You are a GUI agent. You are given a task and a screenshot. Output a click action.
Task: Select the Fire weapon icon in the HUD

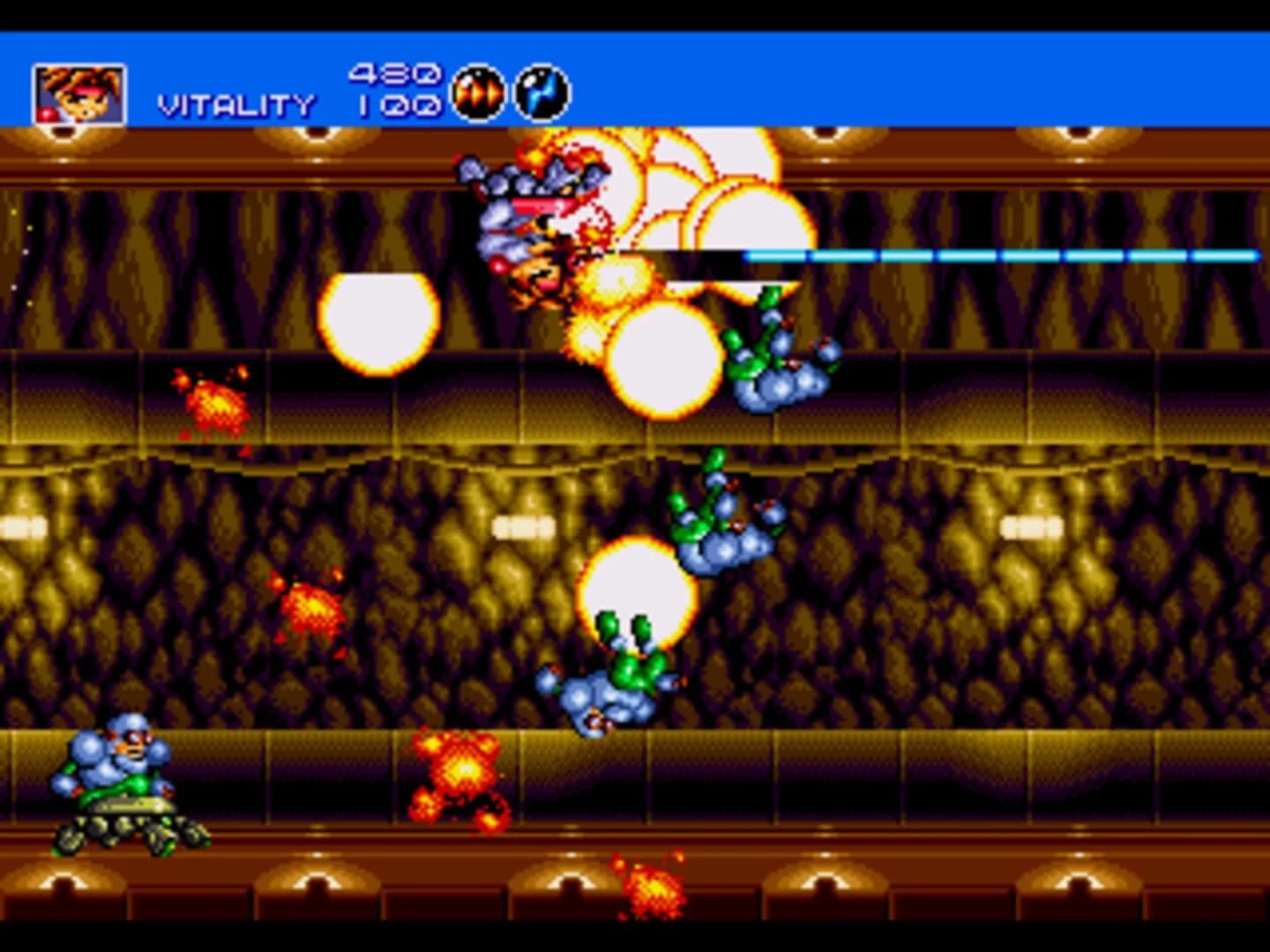(476, 91)
